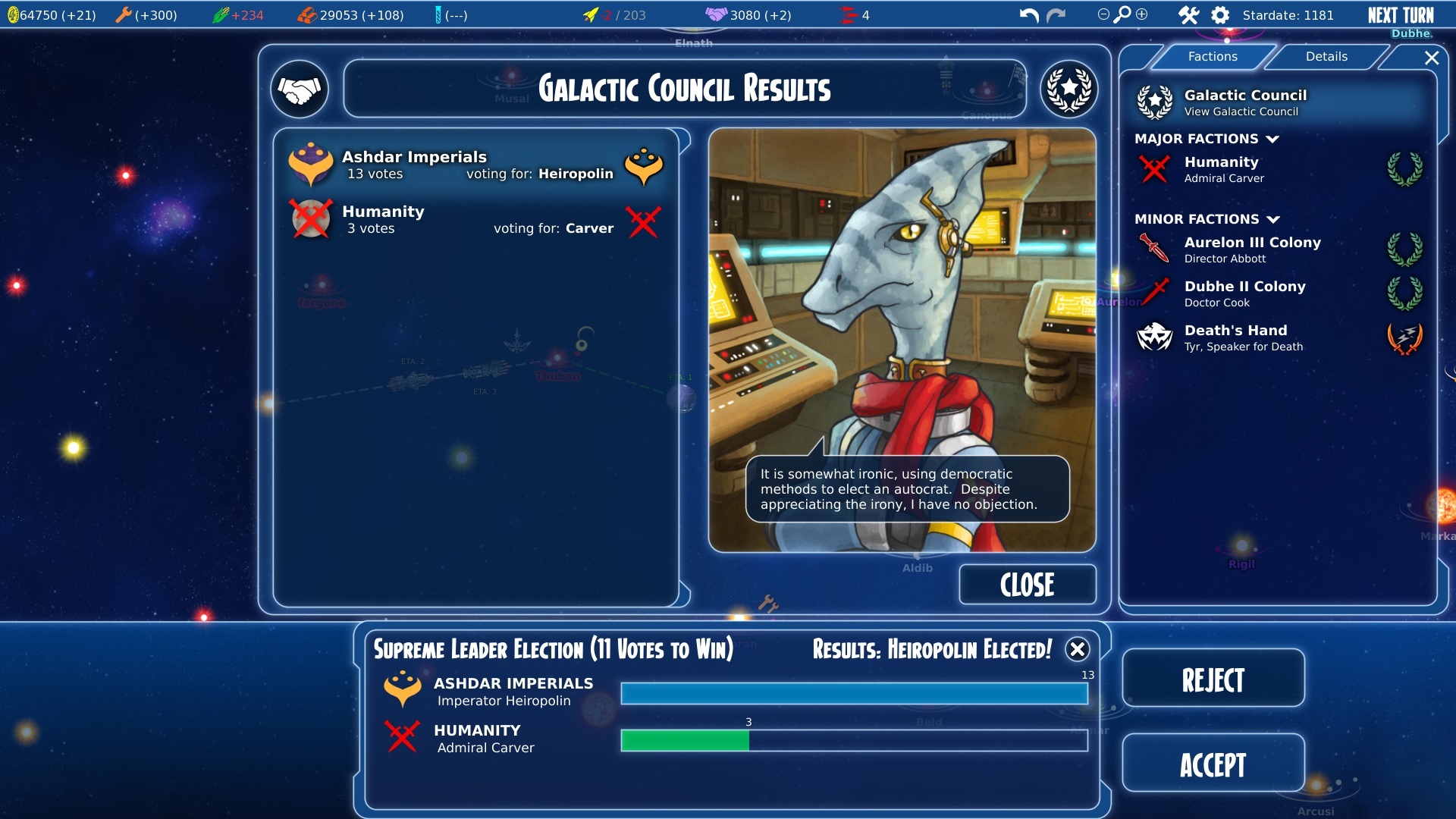
Task: Select the Factions tab
Action: click(1212, 57)
